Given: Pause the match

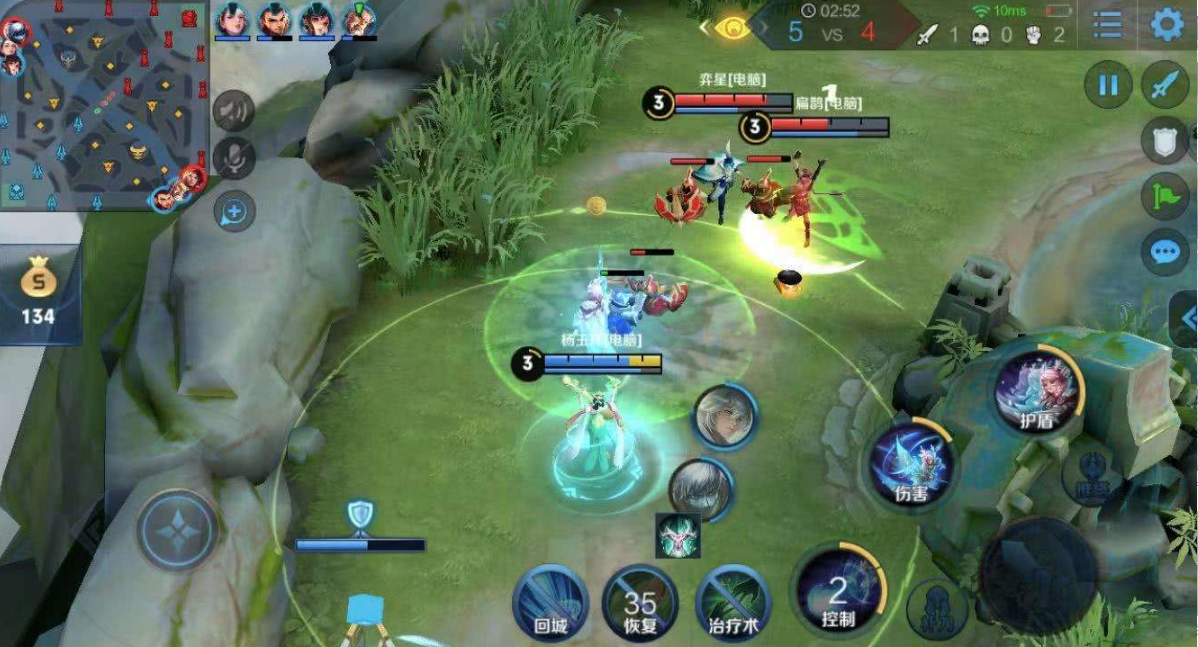Looking at the screenshot, I should point(1108,85).
